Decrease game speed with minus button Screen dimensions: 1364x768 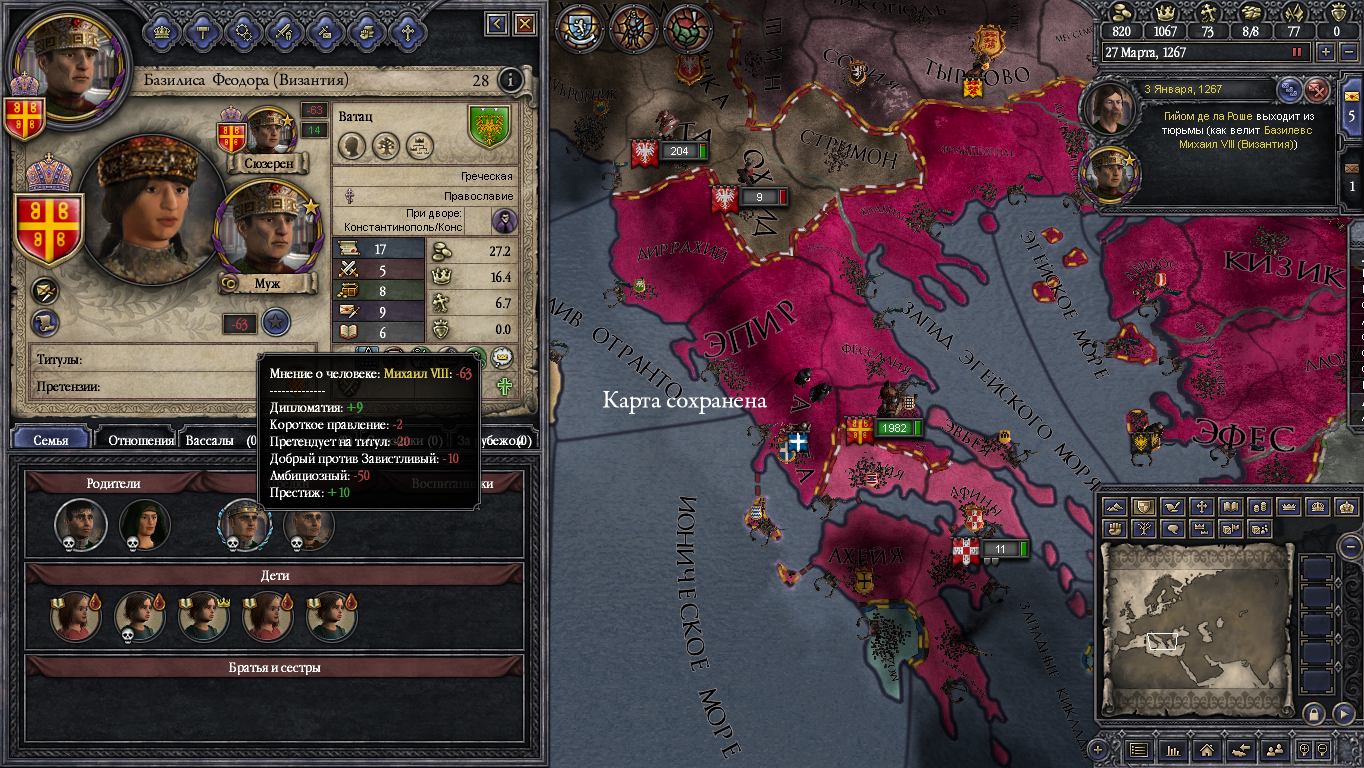click(1347, 52)
